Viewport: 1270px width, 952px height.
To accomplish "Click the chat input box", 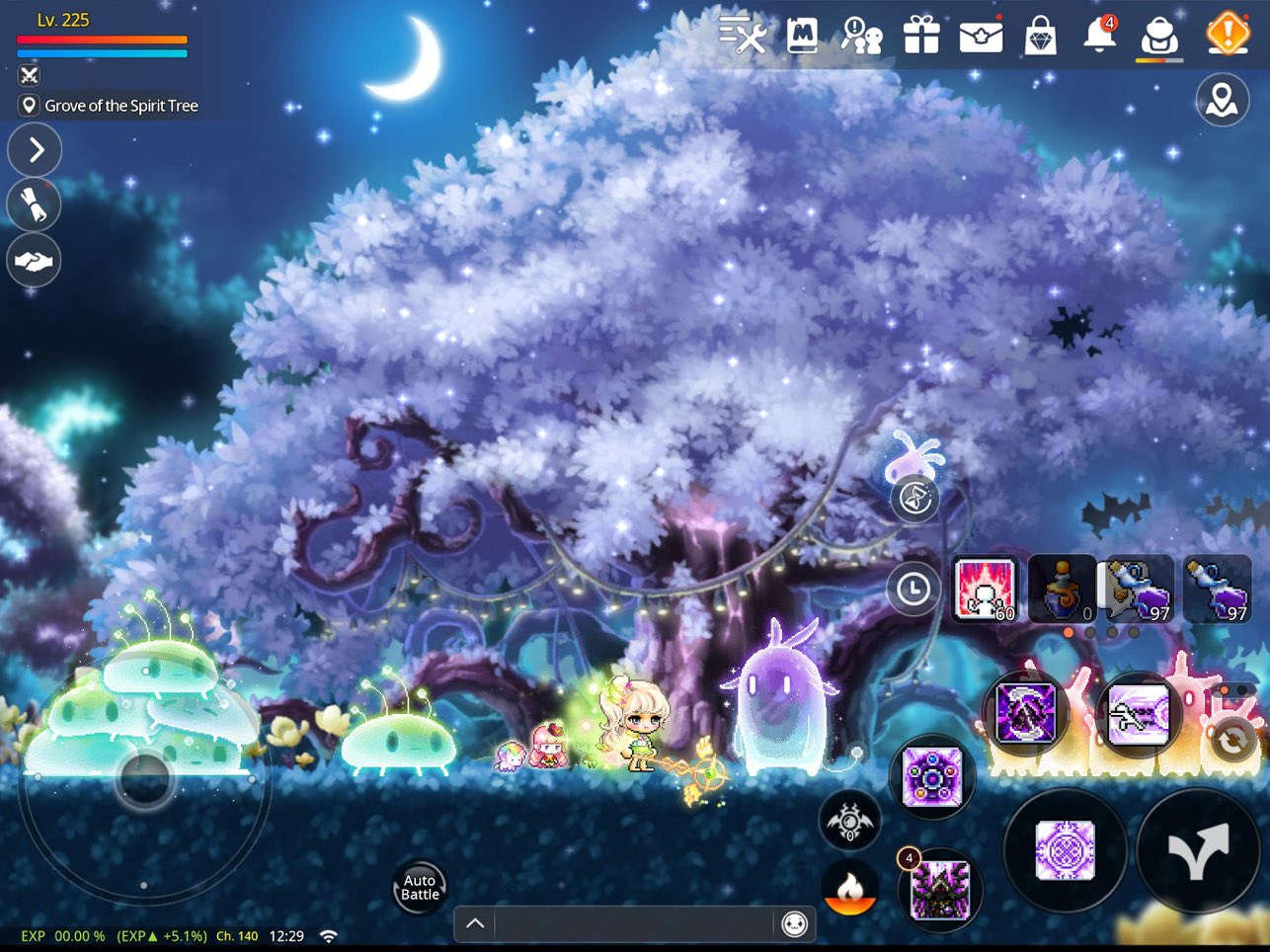I will (x=632, y=924).
